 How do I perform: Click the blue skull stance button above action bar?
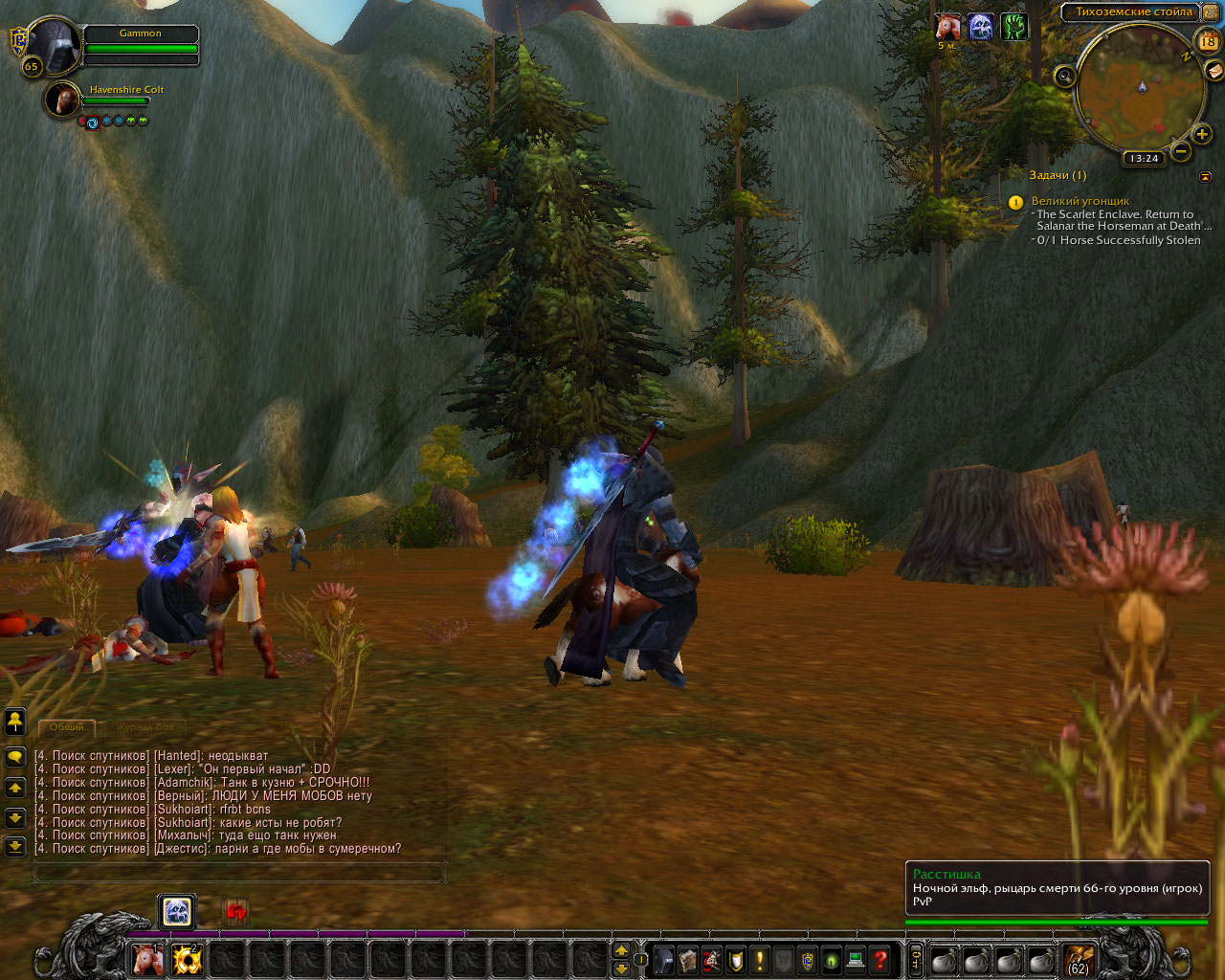click(177, 911)
